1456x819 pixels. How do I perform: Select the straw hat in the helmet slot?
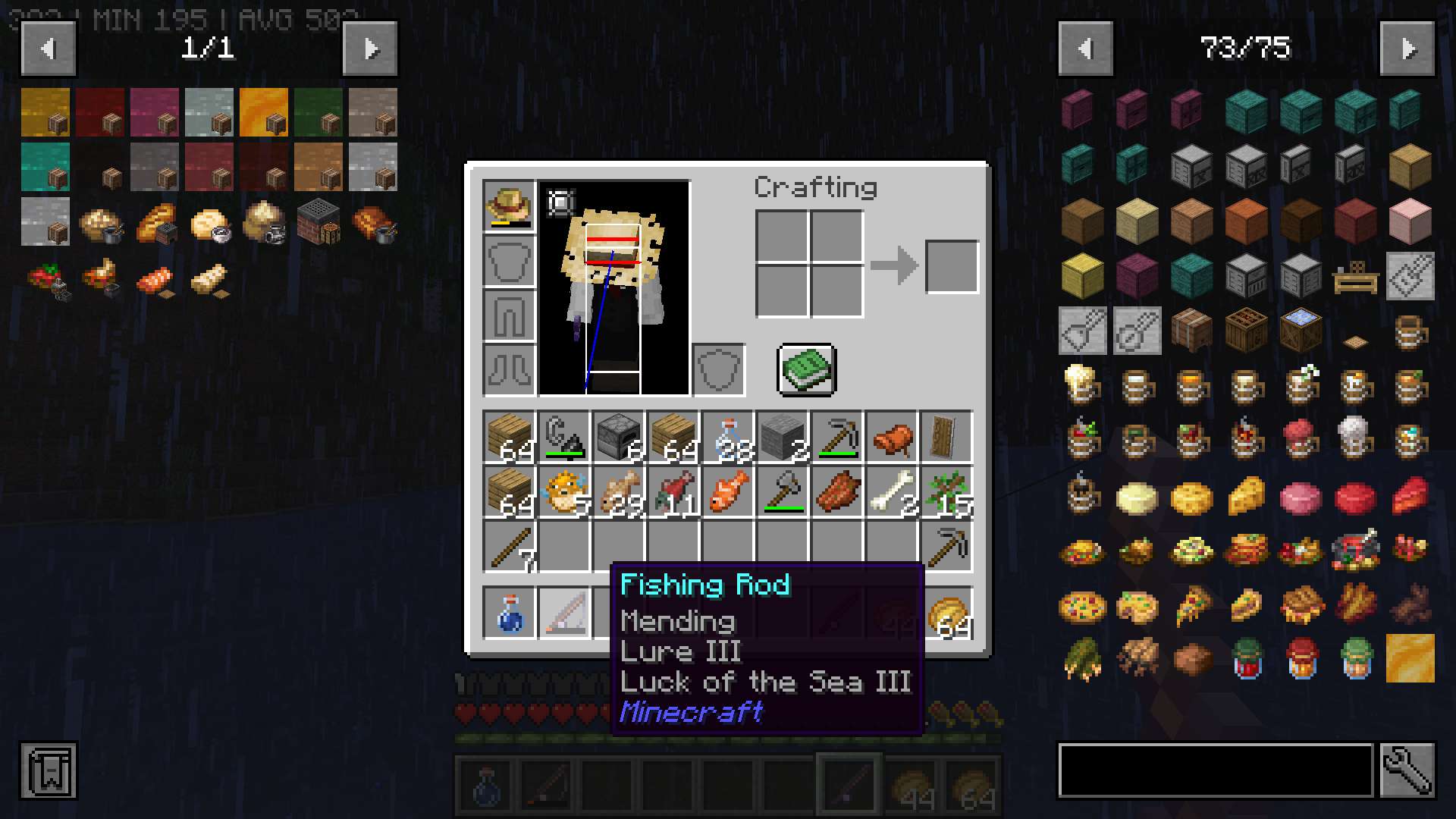point(509,203)
